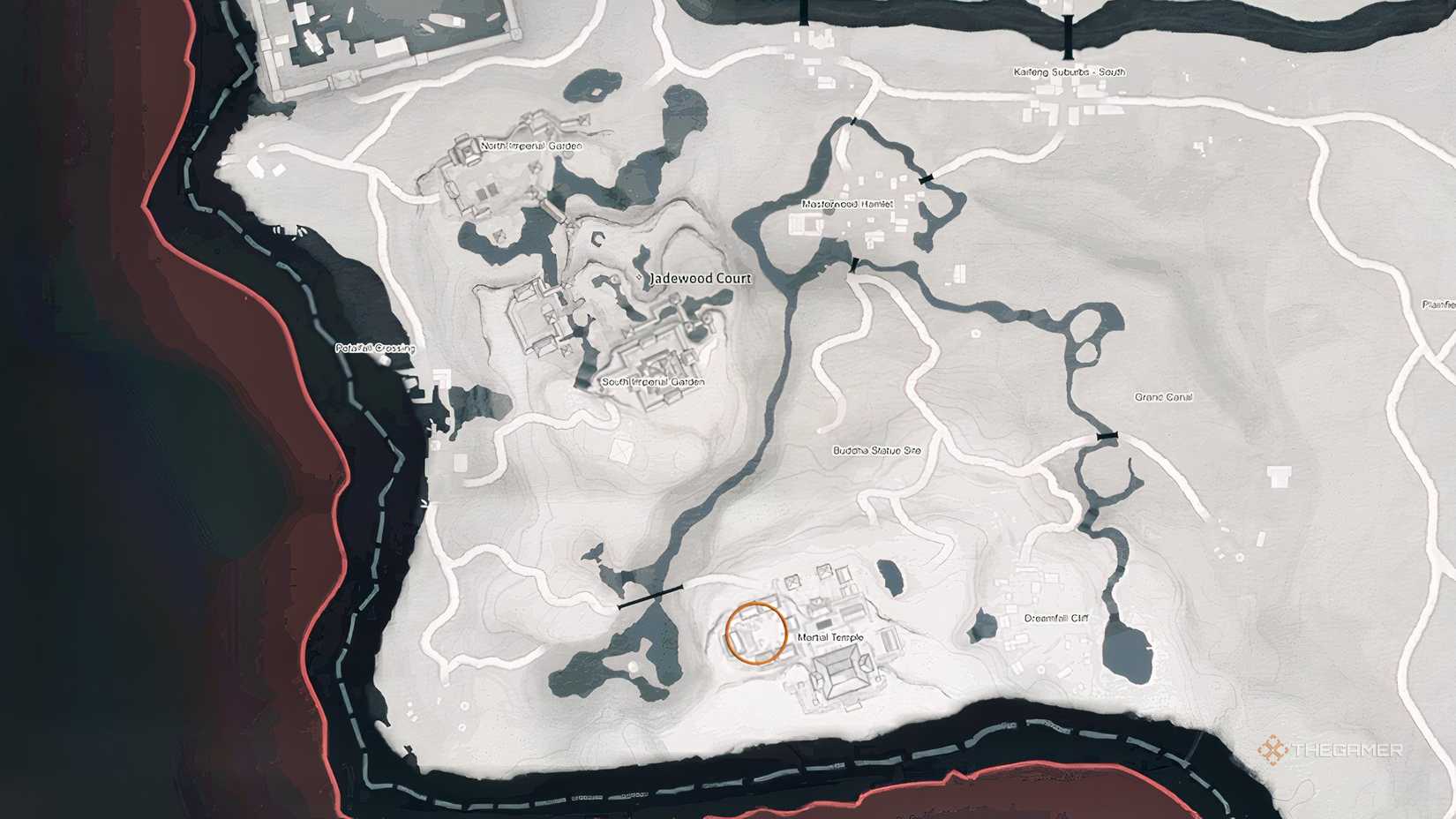This screenshot has width=1456, height=819.
Task: Click the small dot marker beside Jadewood Court
Action: coord(638,278)
